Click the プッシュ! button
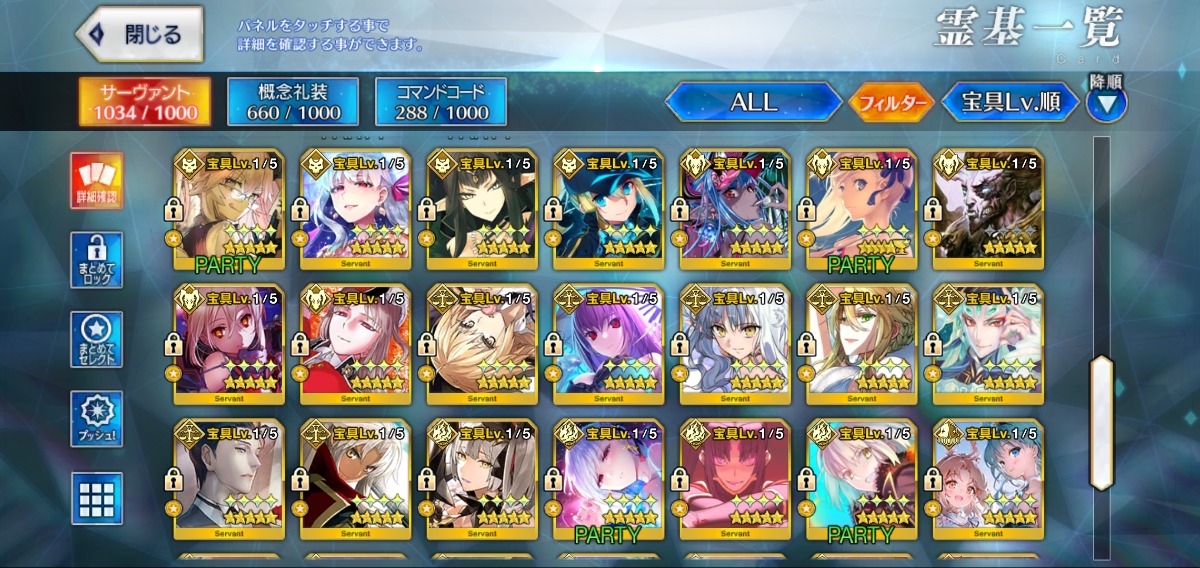 coord(97,419)
